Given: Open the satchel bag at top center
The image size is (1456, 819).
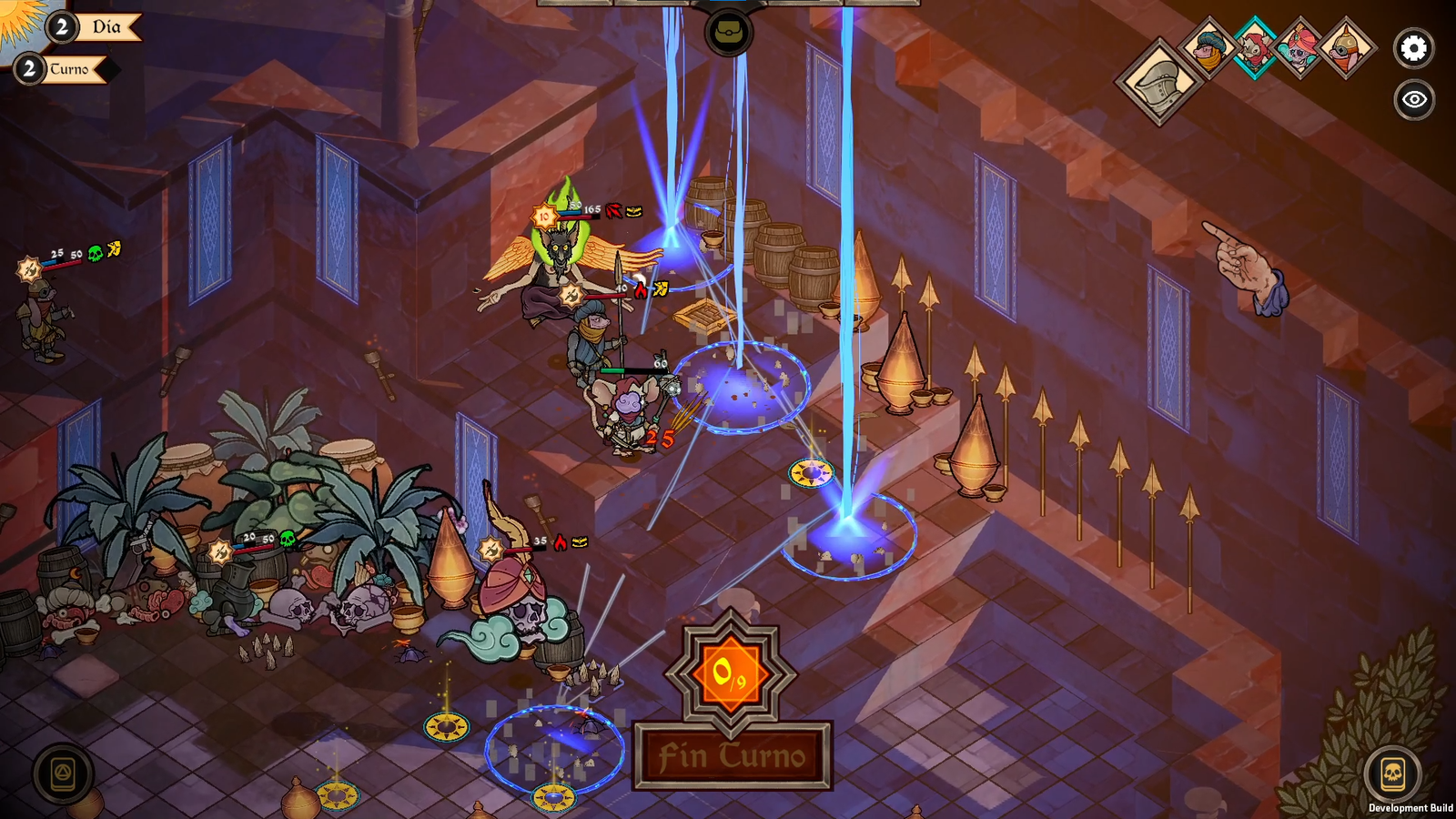Looking at the screenshot, I should (x=728, y=34).
